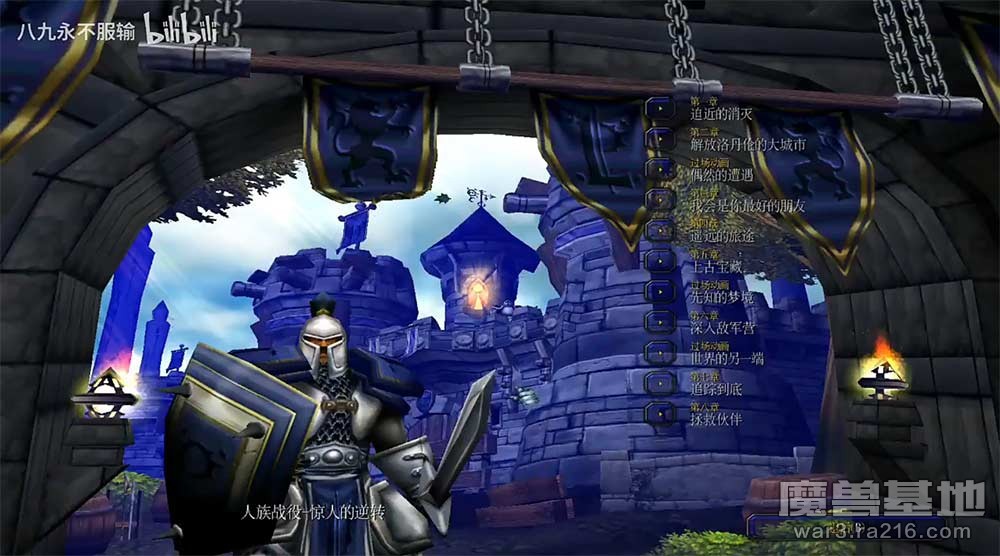Screen dimensions: 1000x556
Task: Start chapter four 遥远的旅途
Action: (x=658, y=230)
